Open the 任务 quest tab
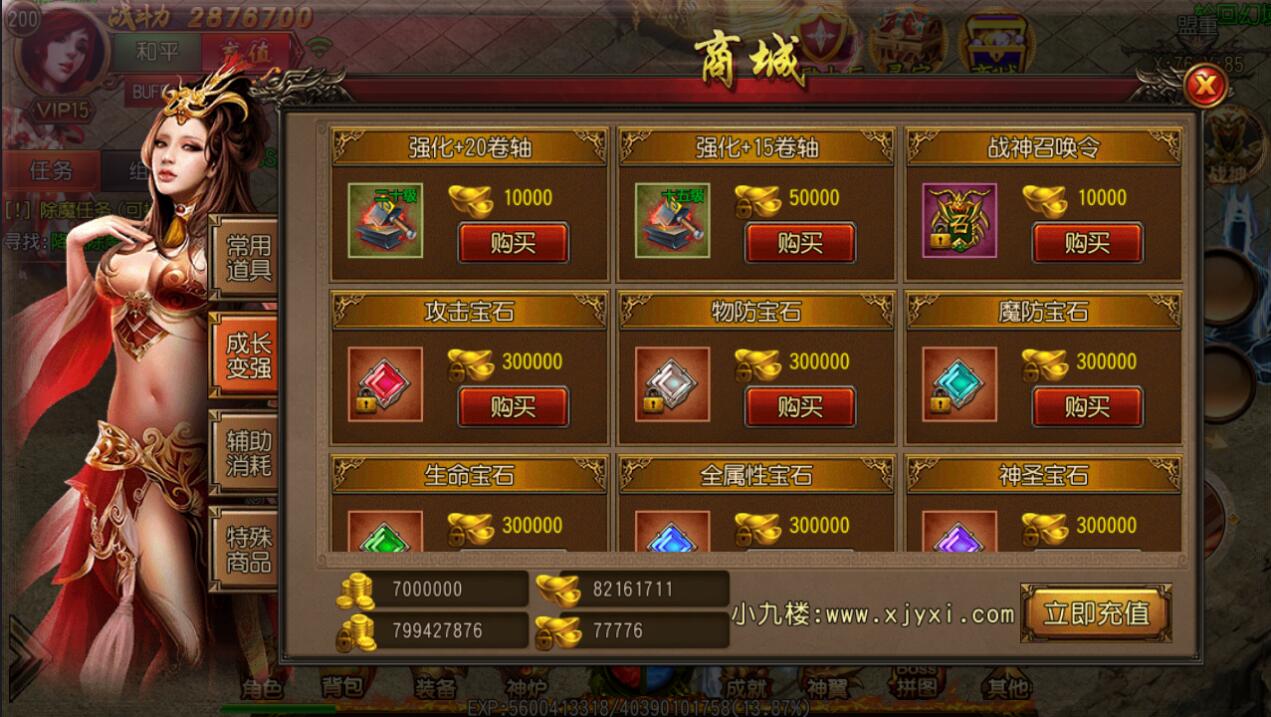Image resolution: width=1271 pixels, height=717 pixels. coord(51,170)
